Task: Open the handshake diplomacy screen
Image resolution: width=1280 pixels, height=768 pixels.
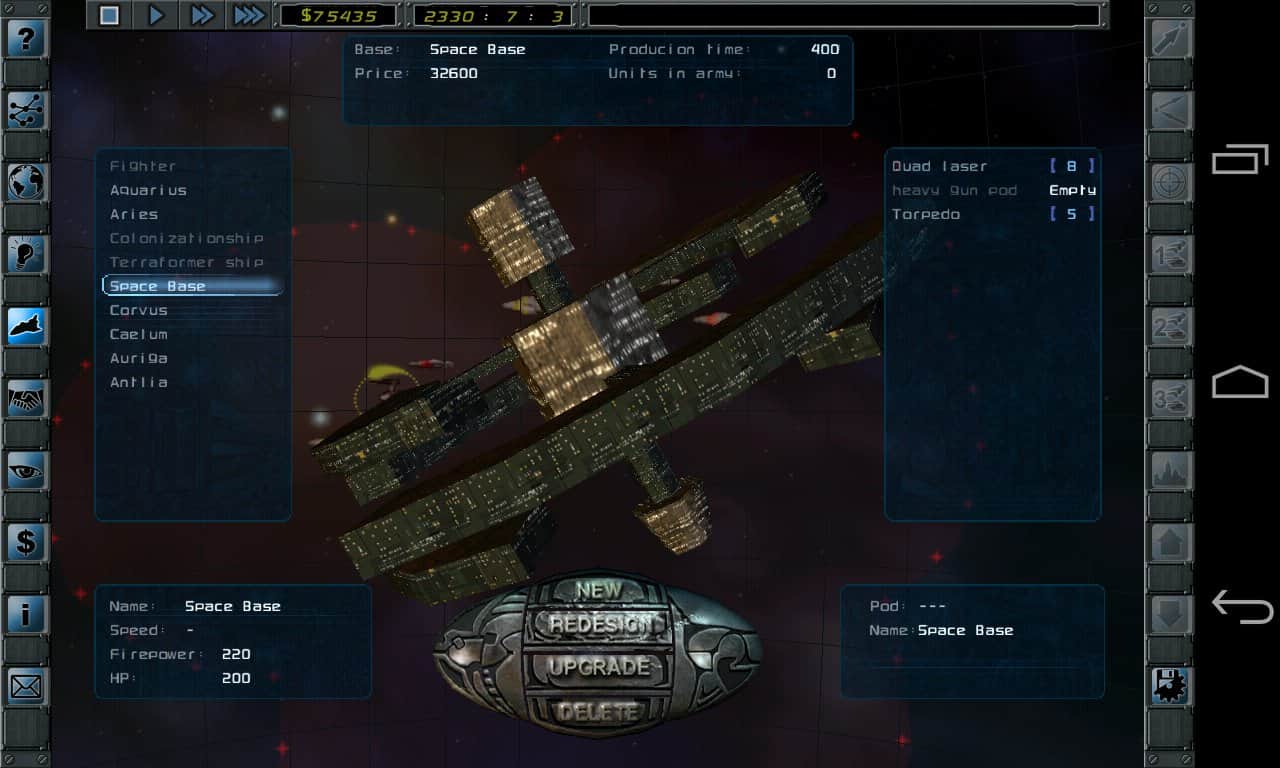Action: click(27, 398)
